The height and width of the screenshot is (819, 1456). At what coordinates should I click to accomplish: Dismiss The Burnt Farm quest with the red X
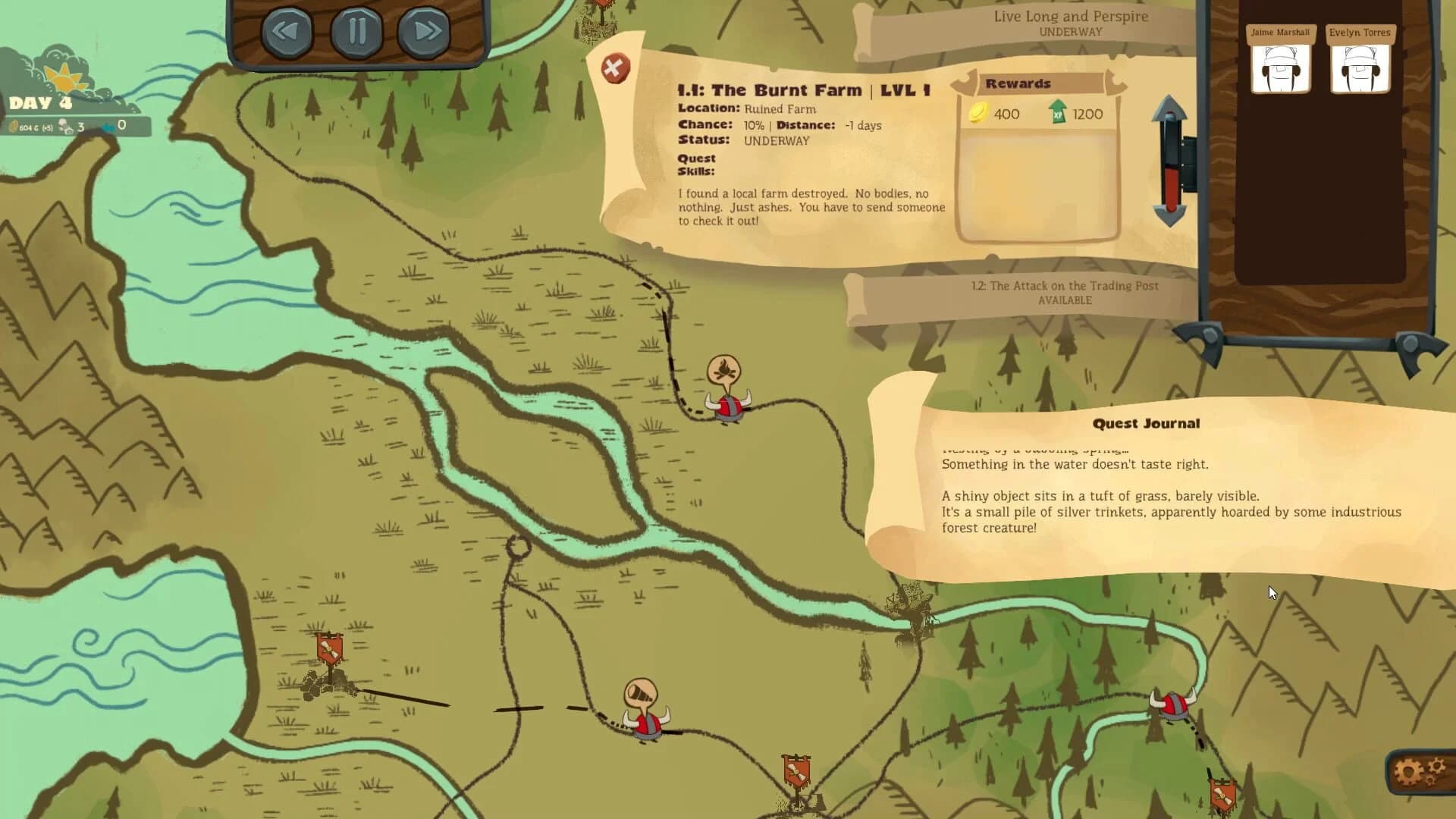614,67
